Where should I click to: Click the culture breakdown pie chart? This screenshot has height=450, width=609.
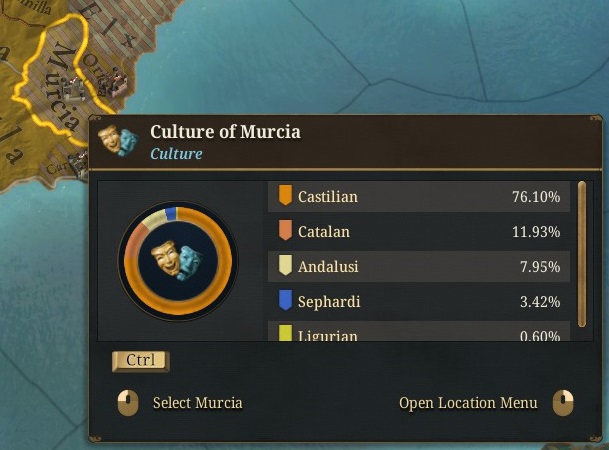(177, 260)
